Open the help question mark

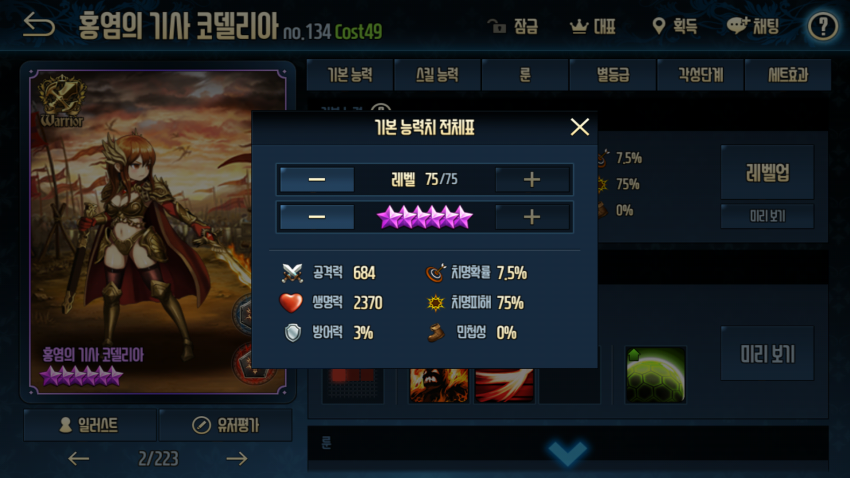[x=822, y=26]
